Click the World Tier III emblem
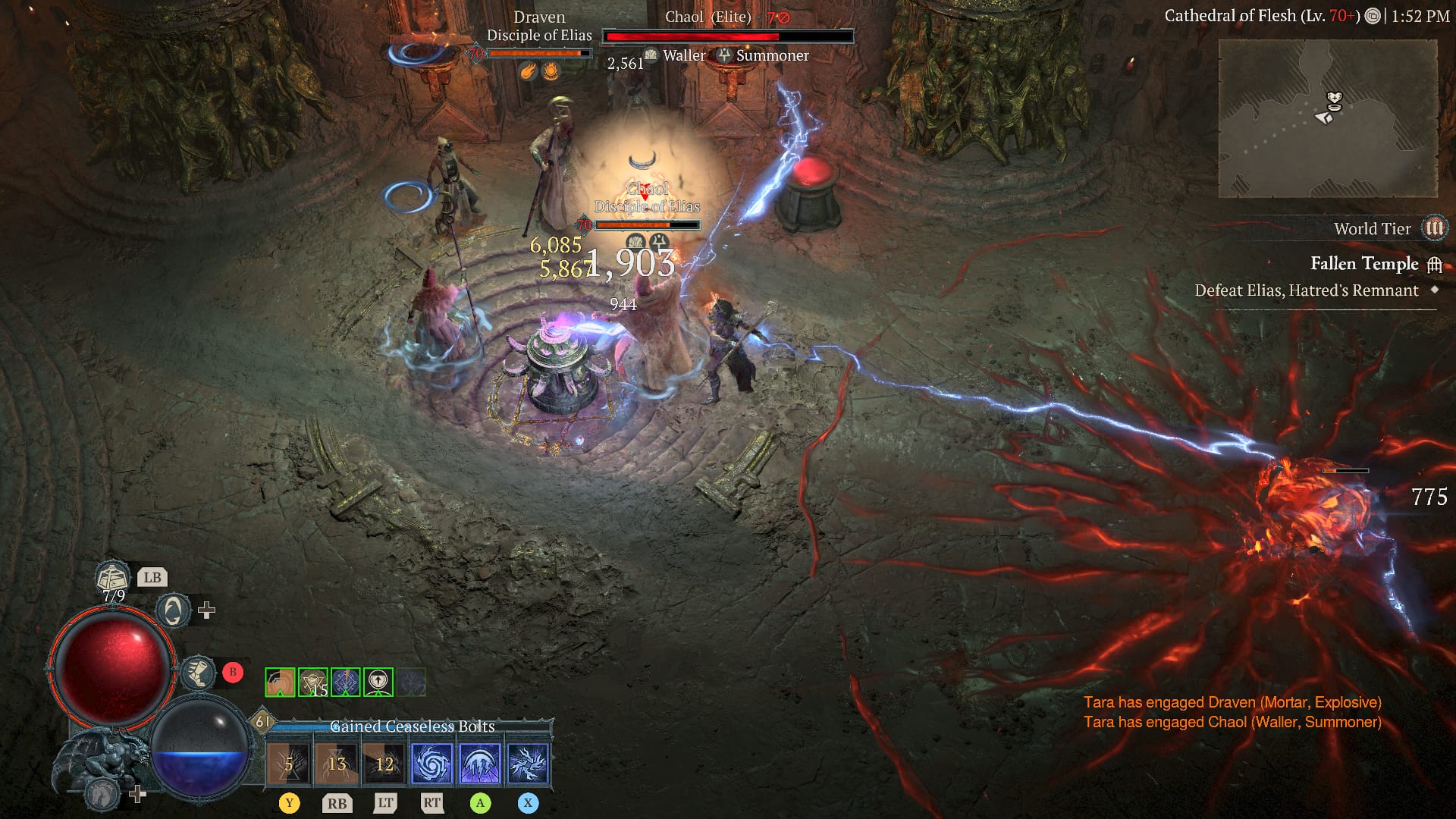Screen dimensions: 1456x819 coord(1433,228)
